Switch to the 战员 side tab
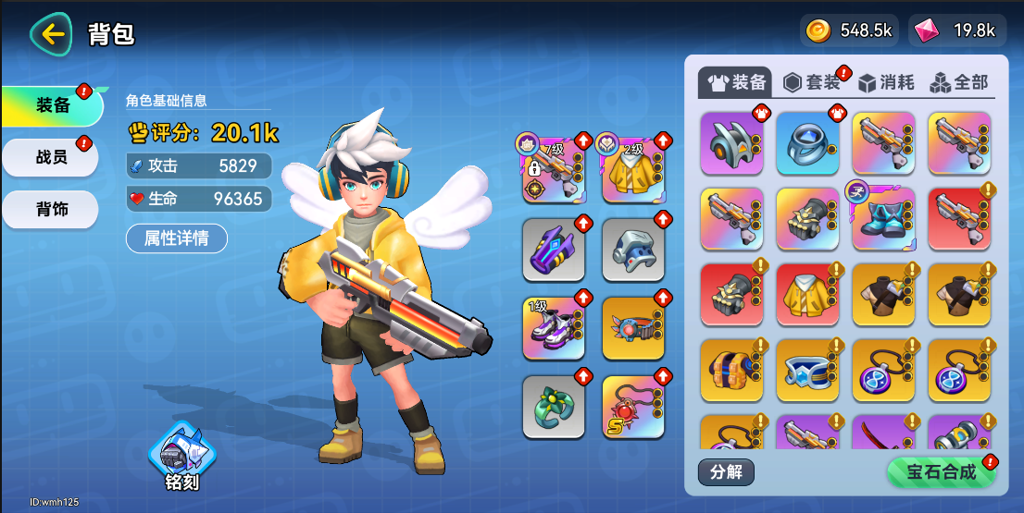Image resolution: width=1024 pixels, height=513 pixels. coord(52,157)
